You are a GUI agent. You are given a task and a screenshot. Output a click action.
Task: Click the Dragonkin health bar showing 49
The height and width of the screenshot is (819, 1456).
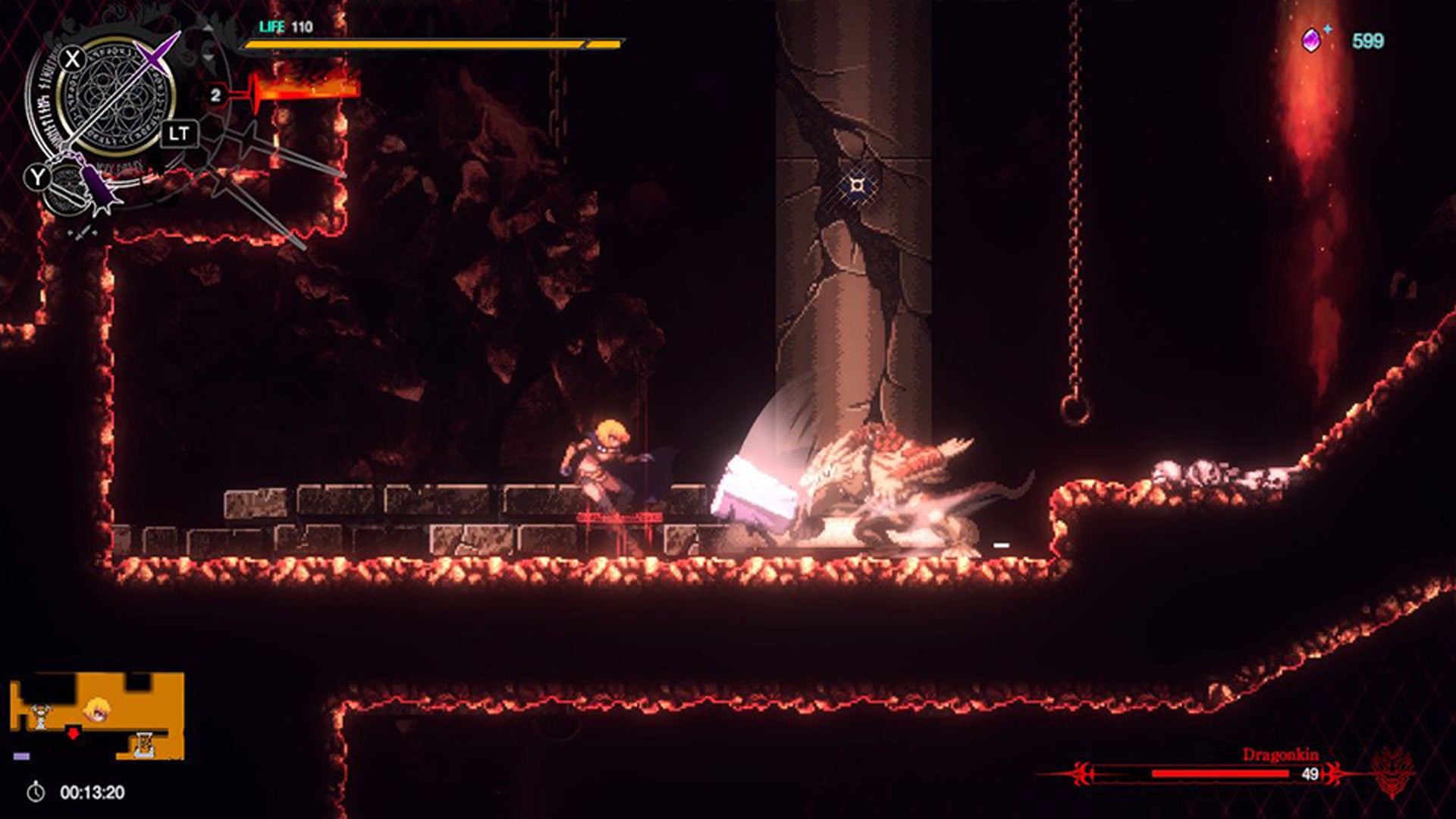[x=1220, y=773]
